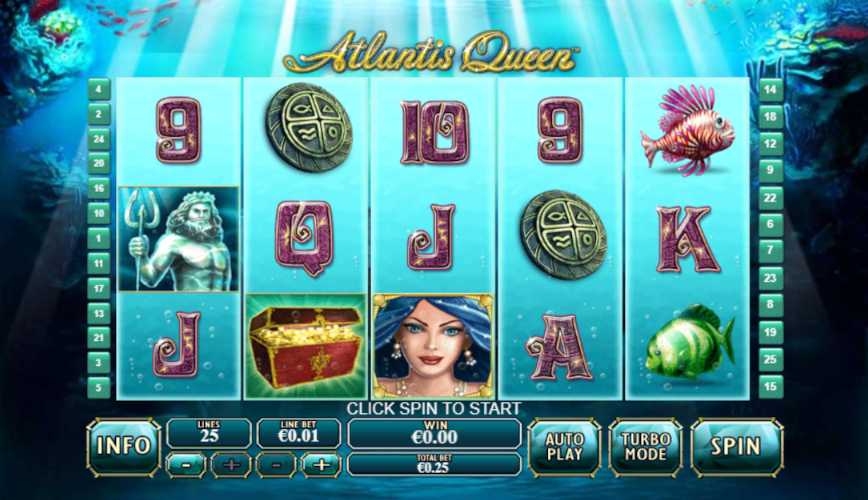The width and height of the screenshot is (868, 500).
Task: Lower the line bet amount
Action: tap(277, 464)
